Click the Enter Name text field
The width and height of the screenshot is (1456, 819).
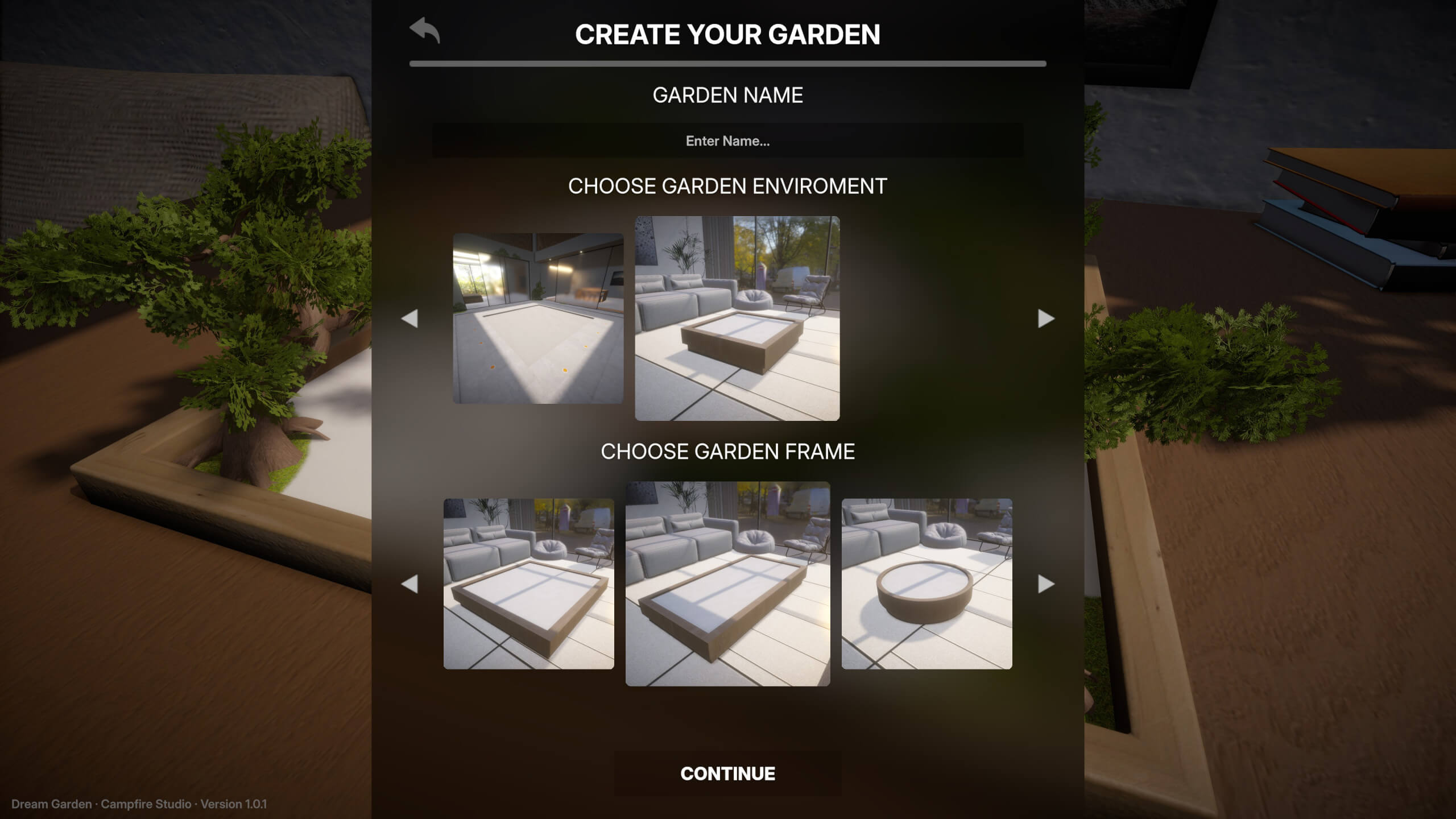tap(727, 141)
